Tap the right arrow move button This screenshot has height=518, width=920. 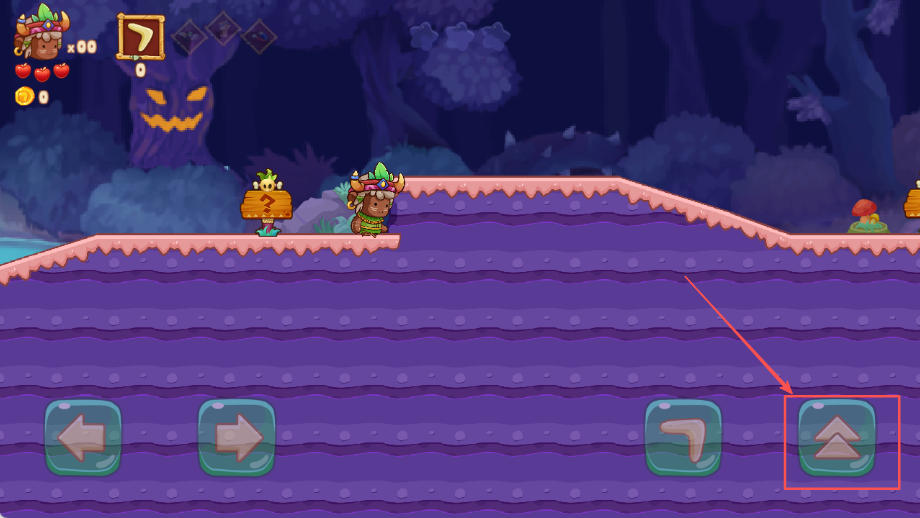tap(236, 437)
